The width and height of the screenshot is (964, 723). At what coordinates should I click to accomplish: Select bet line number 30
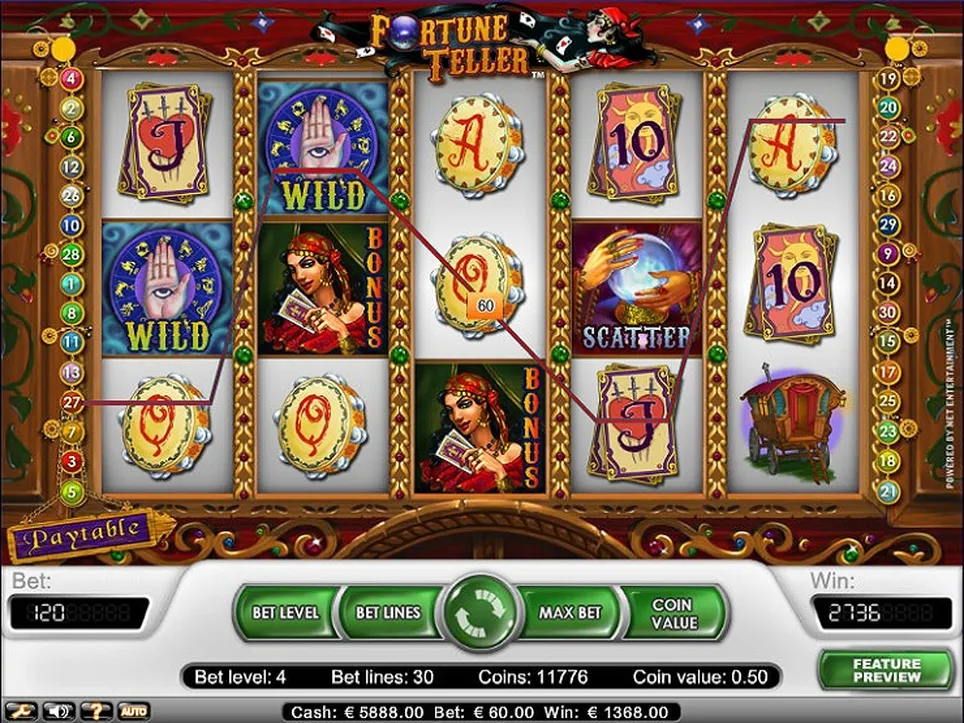tap(887, 313)
